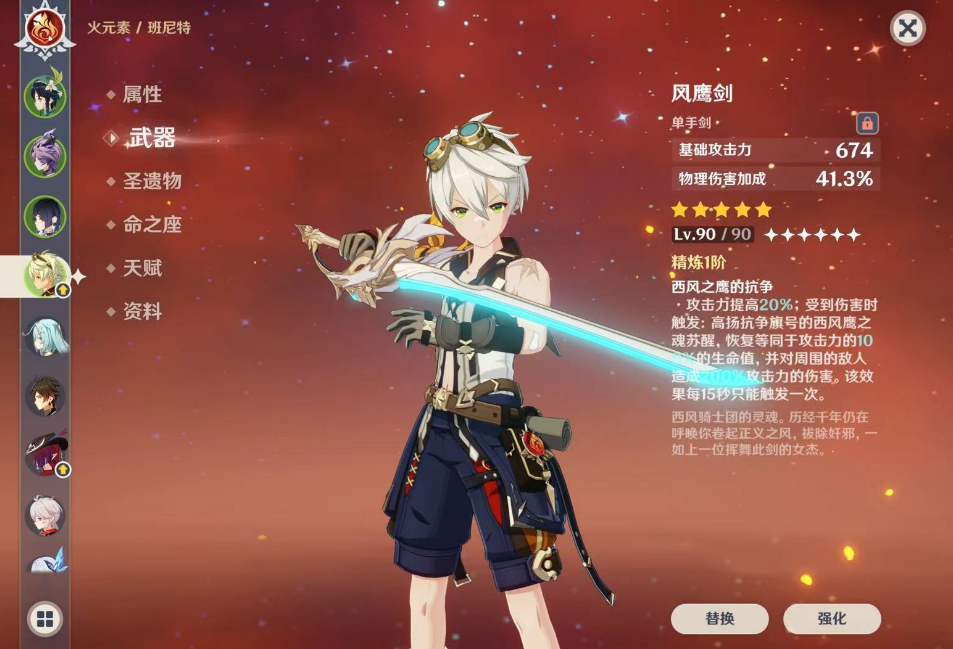Select the 武器 weapon section
The height and width of the screenshot is (649, 953).
coord(150,138)
